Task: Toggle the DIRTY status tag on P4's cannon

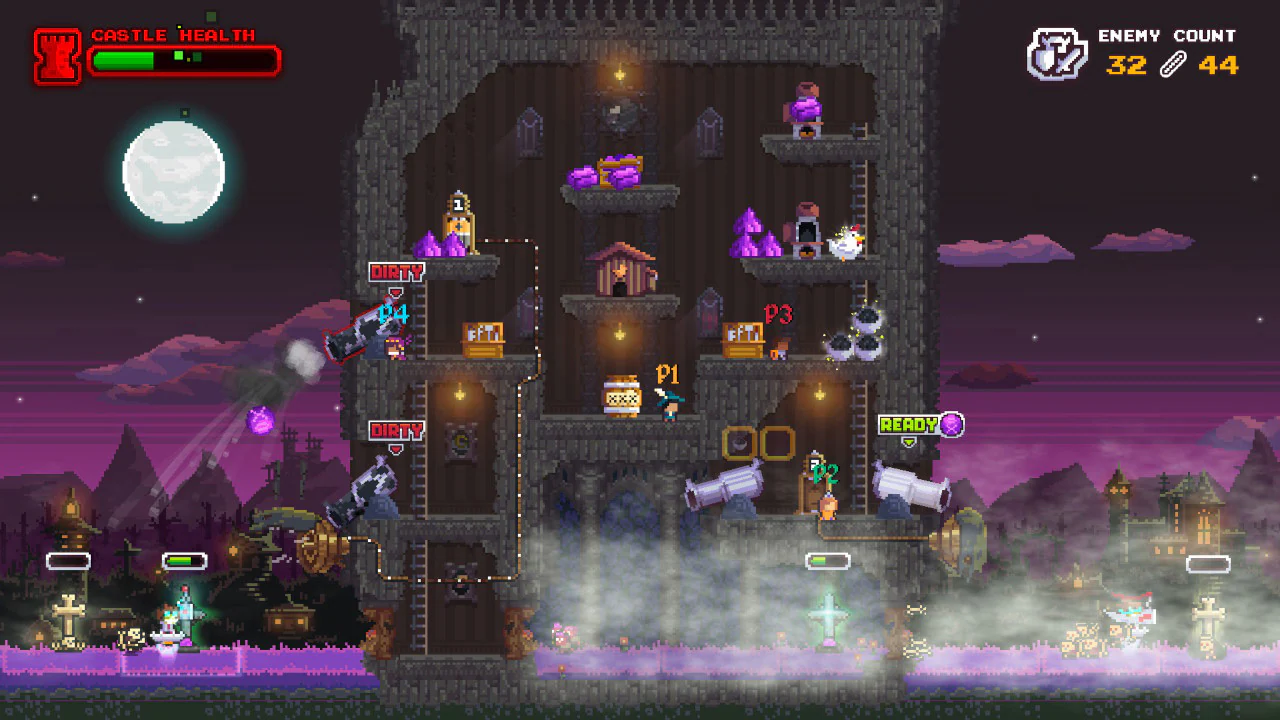Action: point(399,270)
